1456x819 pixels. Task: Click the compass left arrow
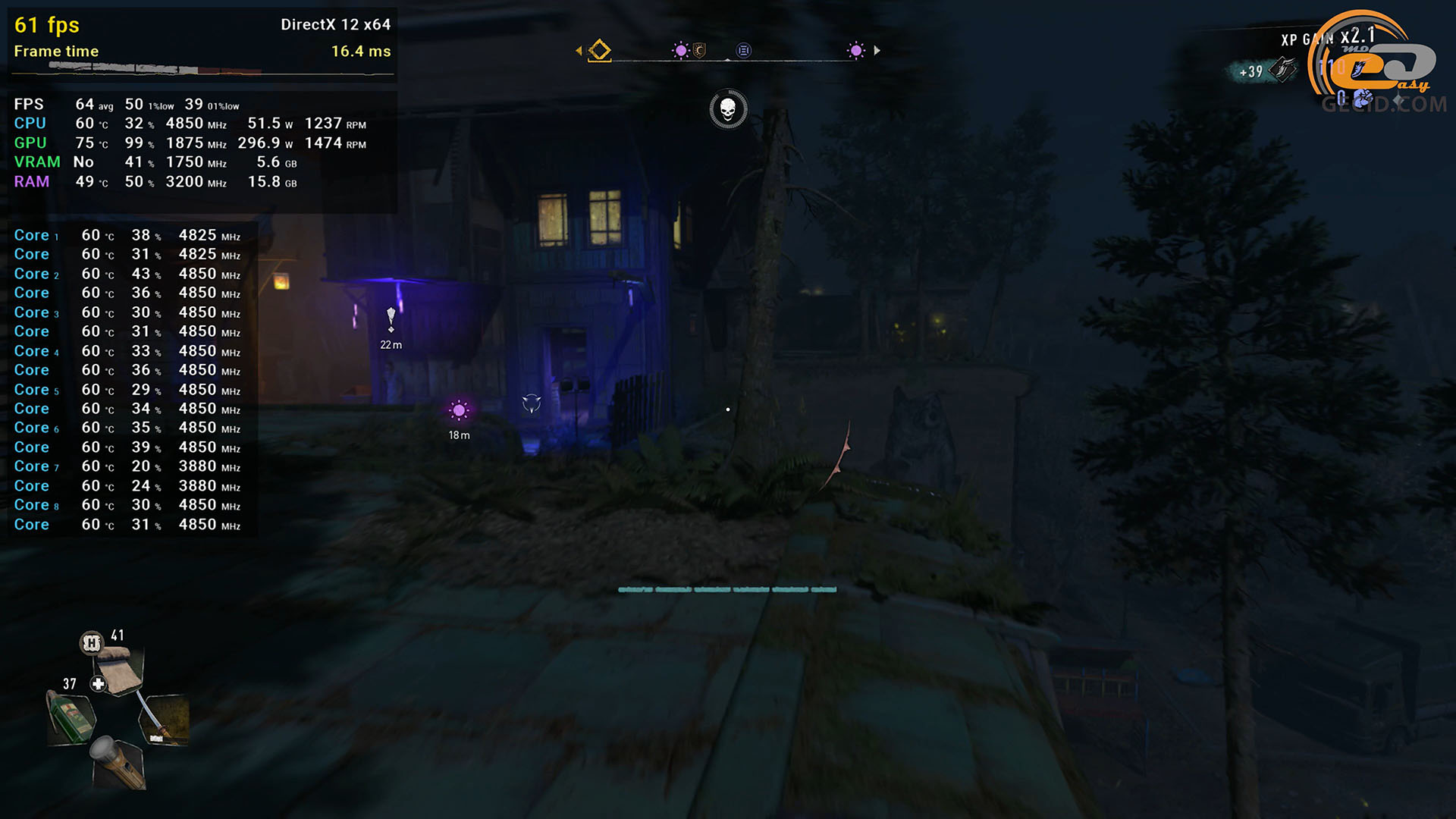click(579, 51)
